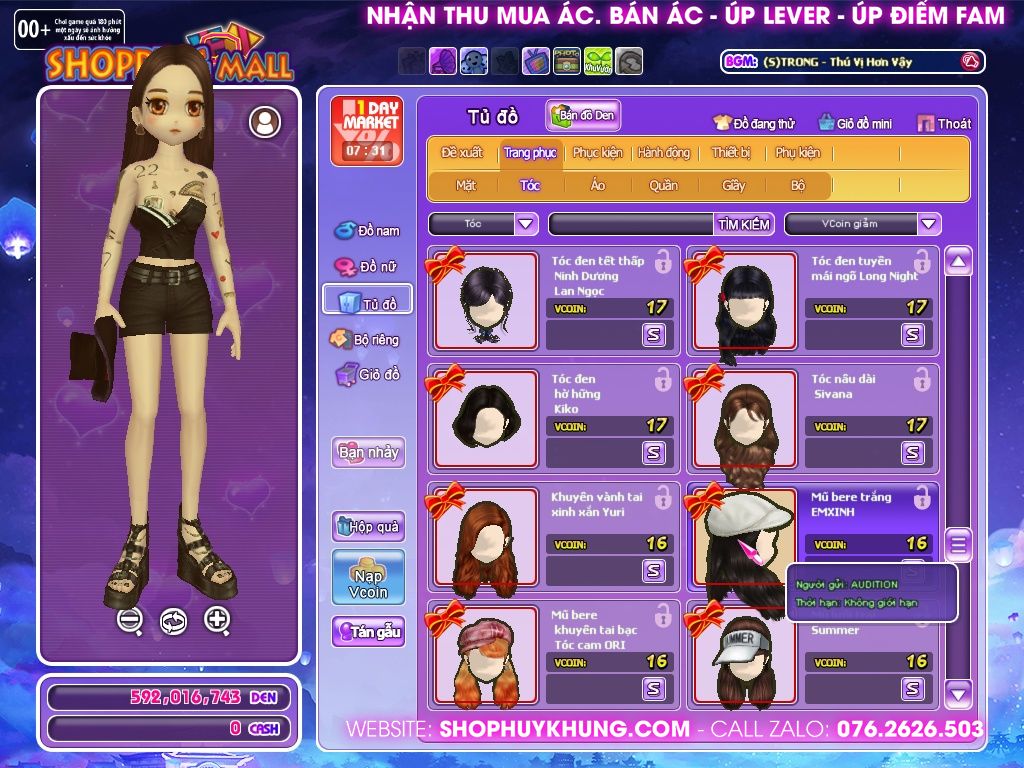Rotate the character preview
The image size is (1024, 768).
pos(173,621)
